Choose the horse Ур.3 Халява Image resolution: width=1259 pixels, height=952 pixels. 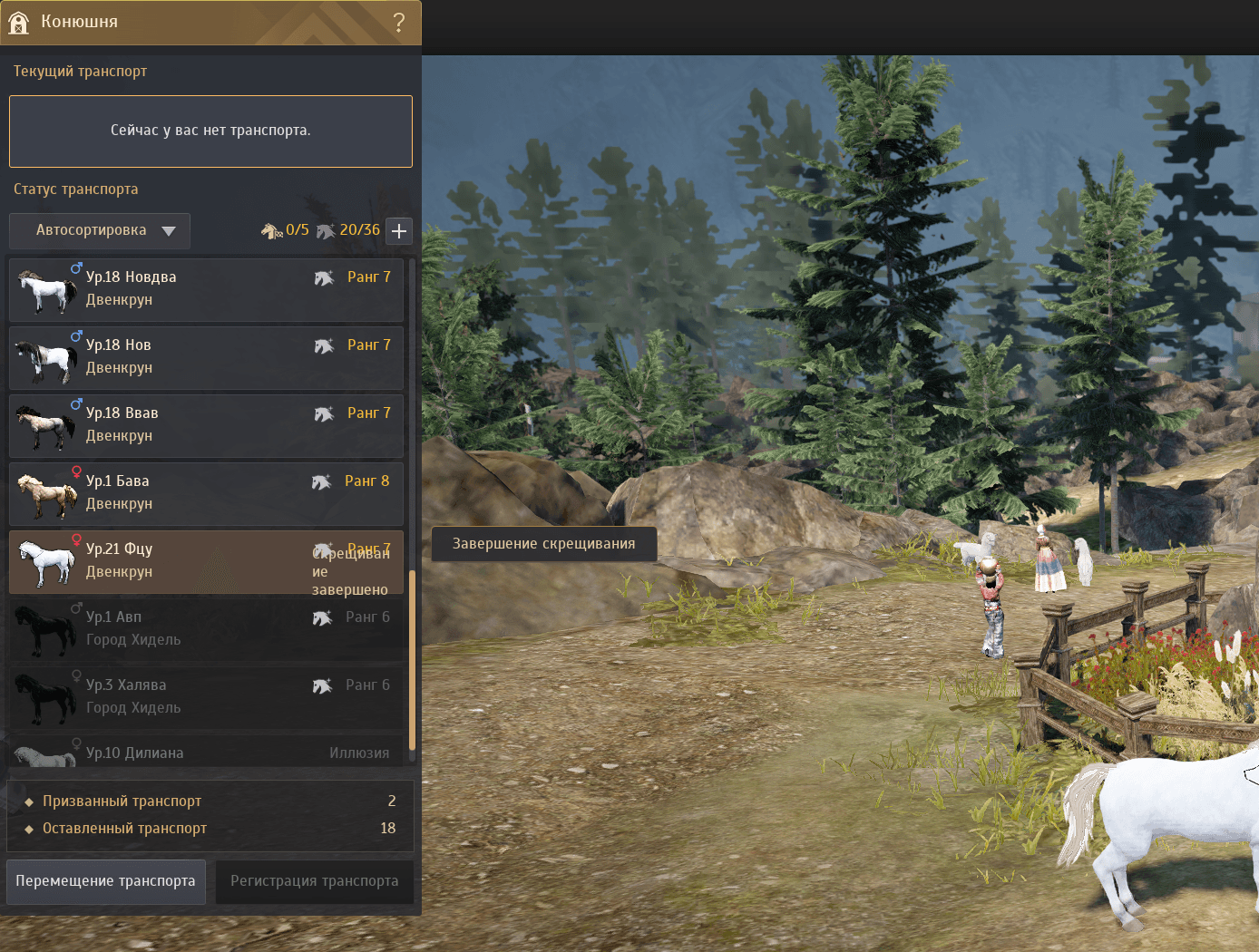click(x=206, y=697)
